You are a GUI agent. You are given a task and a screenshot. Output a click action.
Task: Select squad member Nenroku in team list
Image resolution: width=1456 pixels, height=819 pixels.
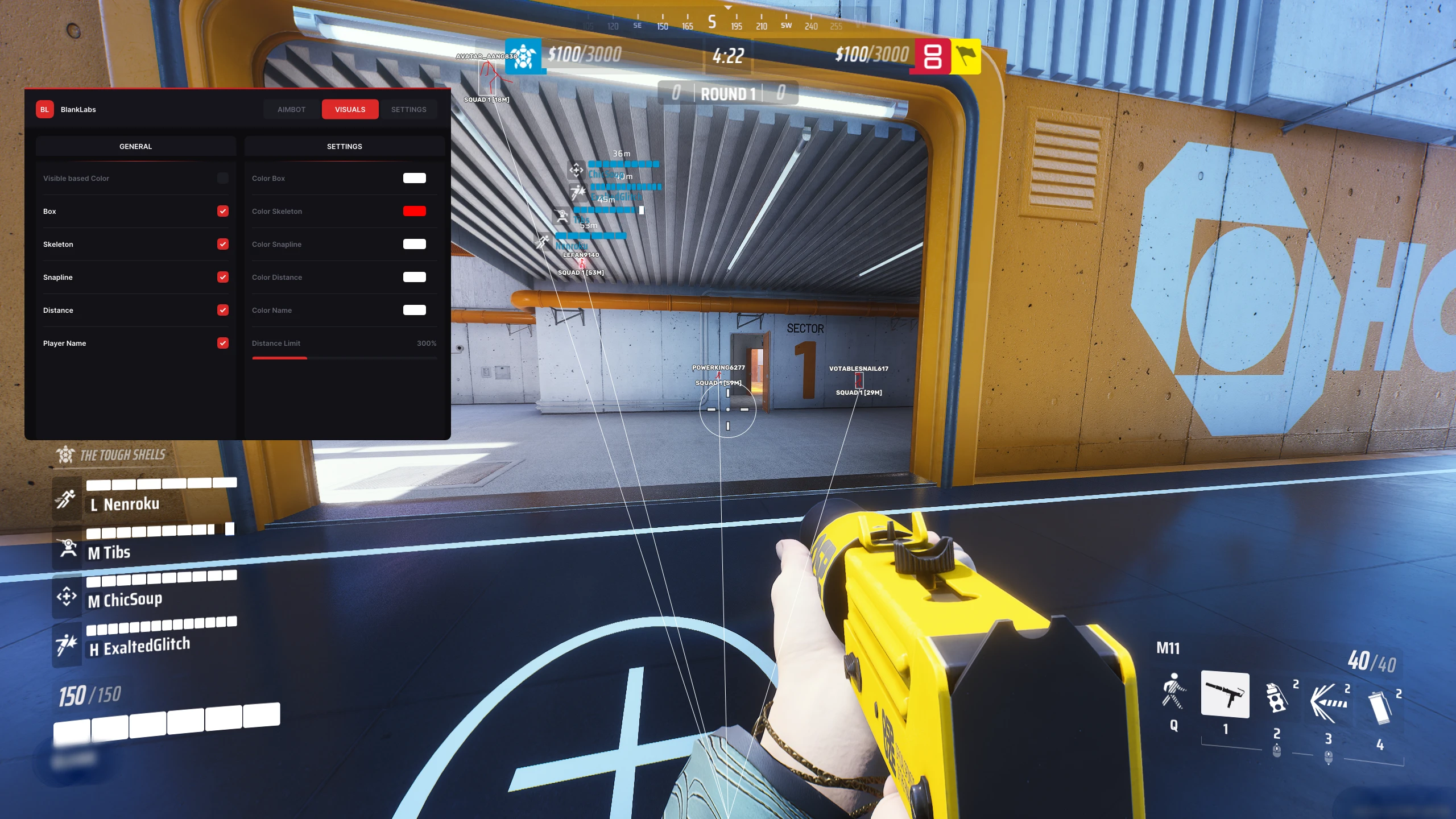pos(131,504)
